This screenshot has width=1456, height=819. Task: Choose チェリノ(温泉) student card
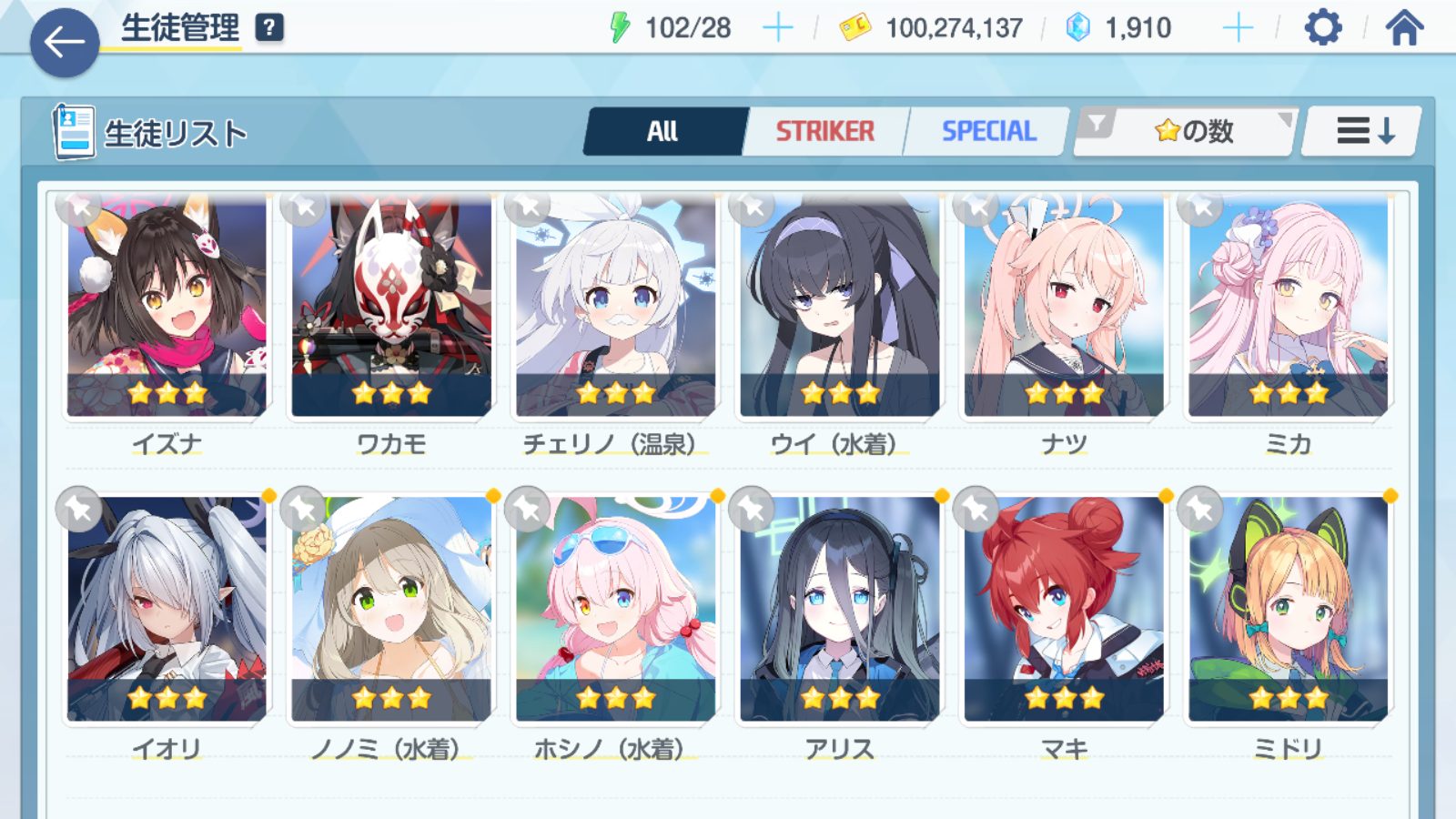[x=615, y=307]
